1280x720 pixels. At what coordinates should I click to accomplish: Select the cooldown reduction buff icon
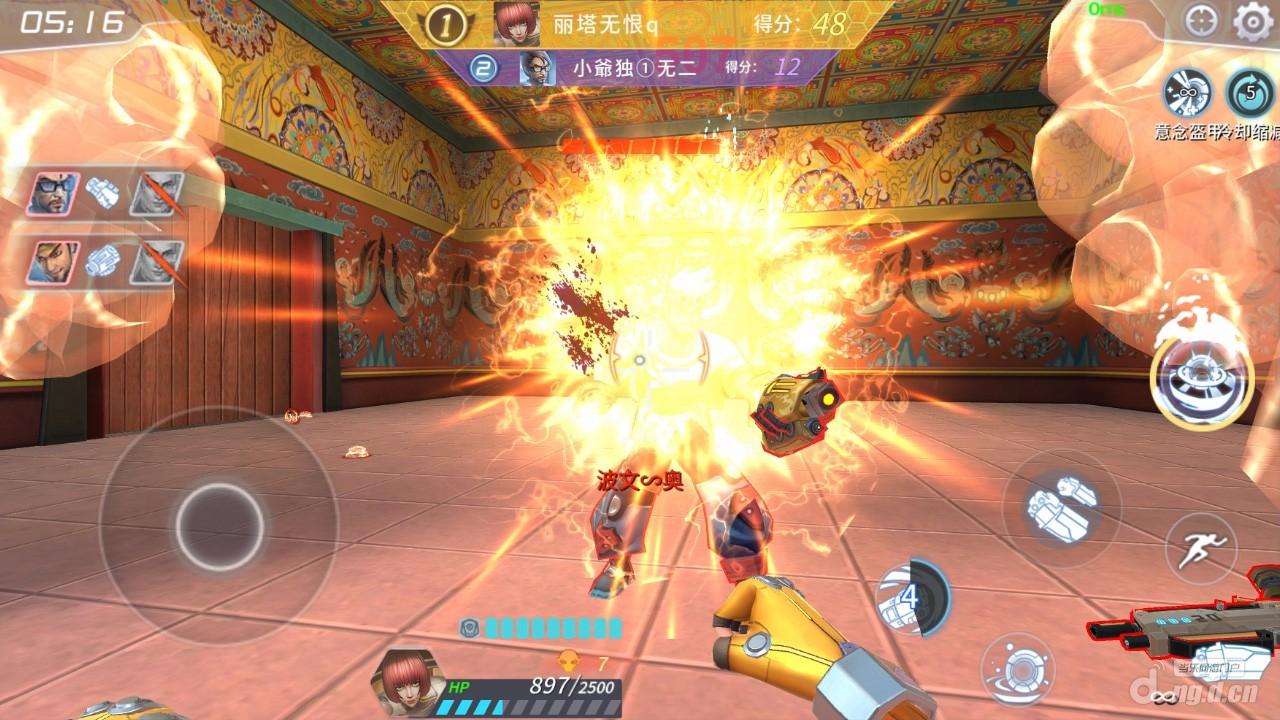pos(1250,93)
